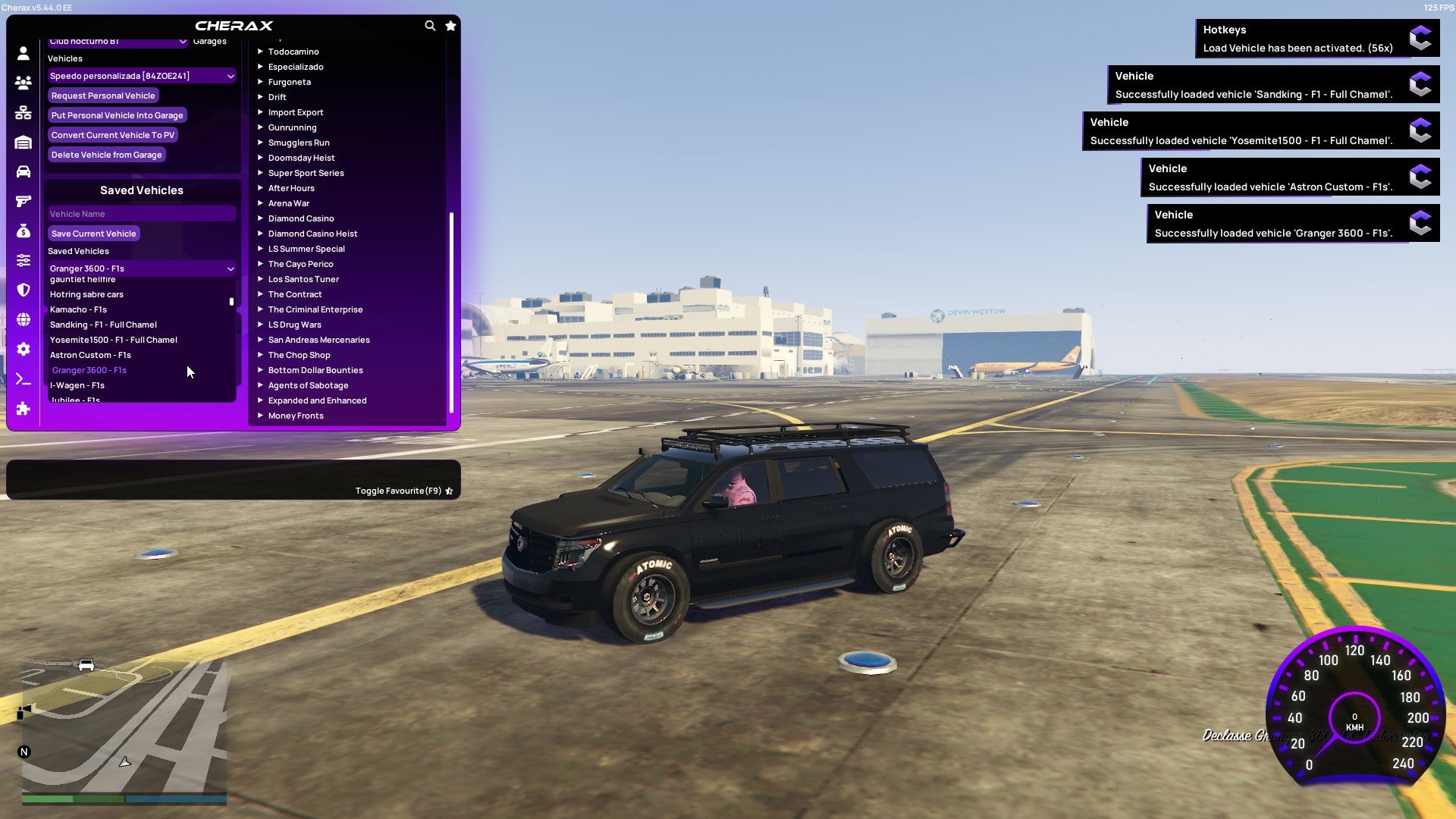Image resolution: width=1456 pixels, height=819 pixels.
Task: Click the console terminal icon
Action: tap(23, 379)
